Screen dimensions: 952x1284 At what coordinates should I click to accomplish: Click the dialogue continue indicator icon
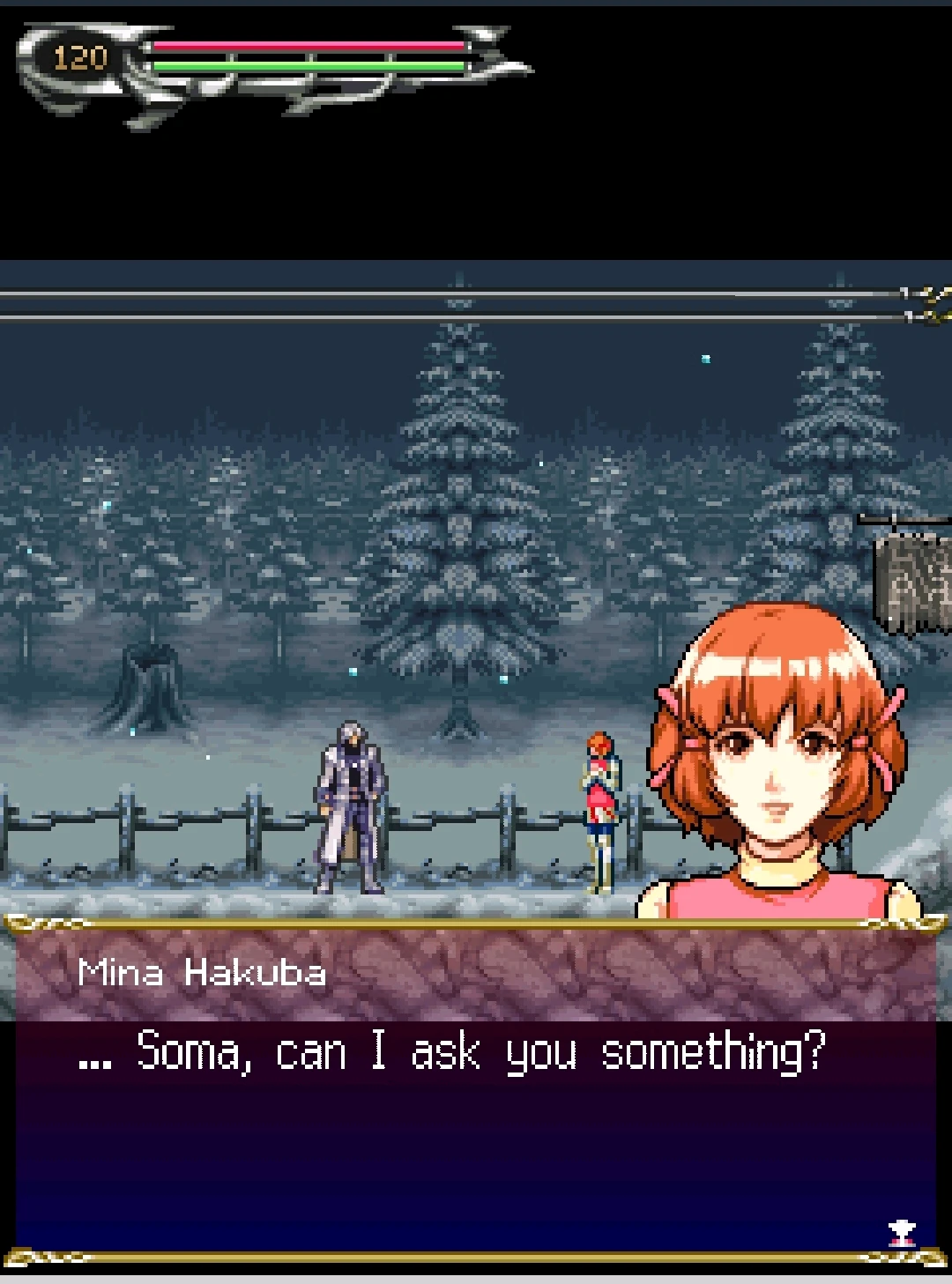click(902, 1232)
